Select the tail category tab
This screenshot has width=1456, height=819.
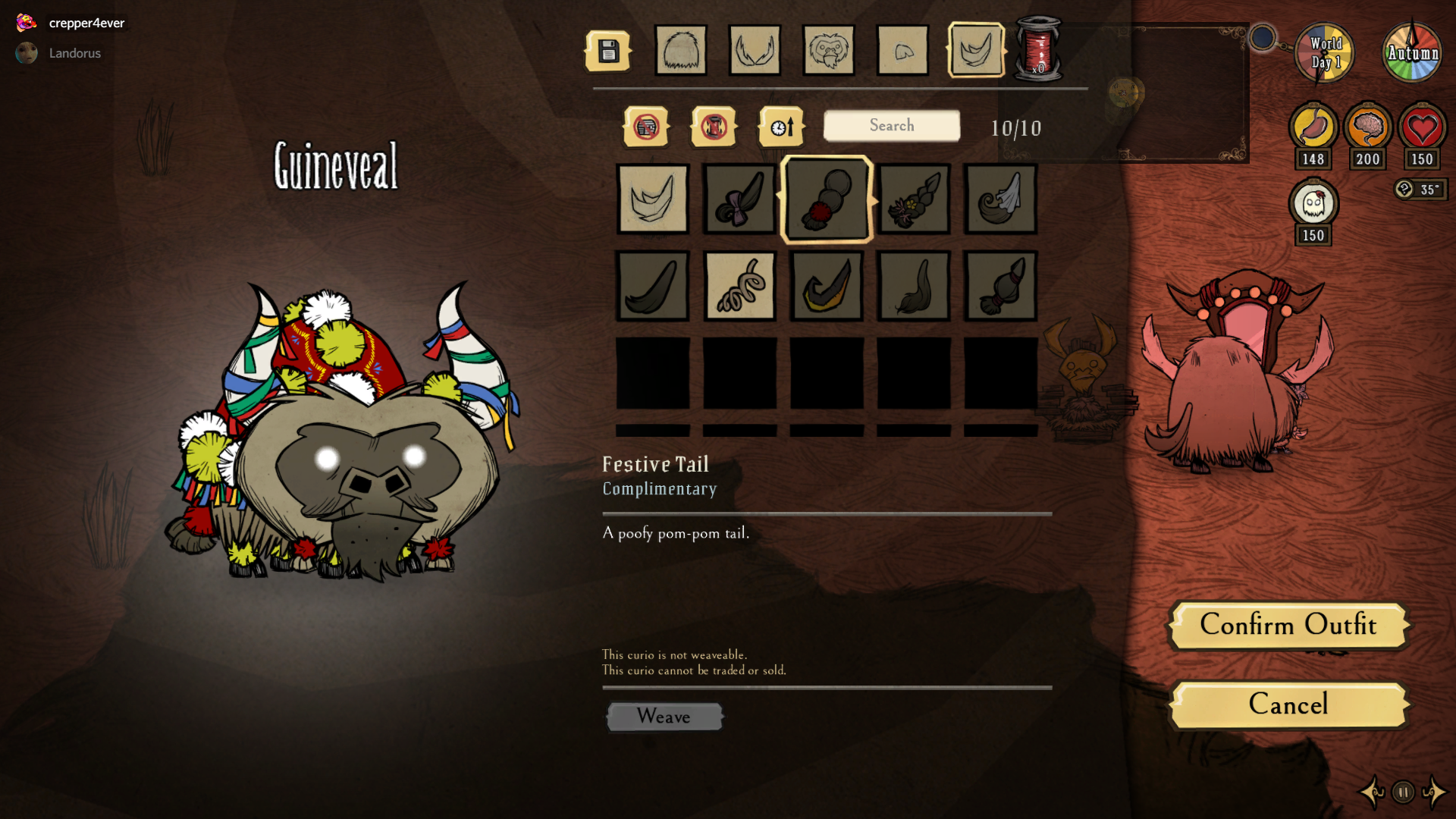pos(976,52)
